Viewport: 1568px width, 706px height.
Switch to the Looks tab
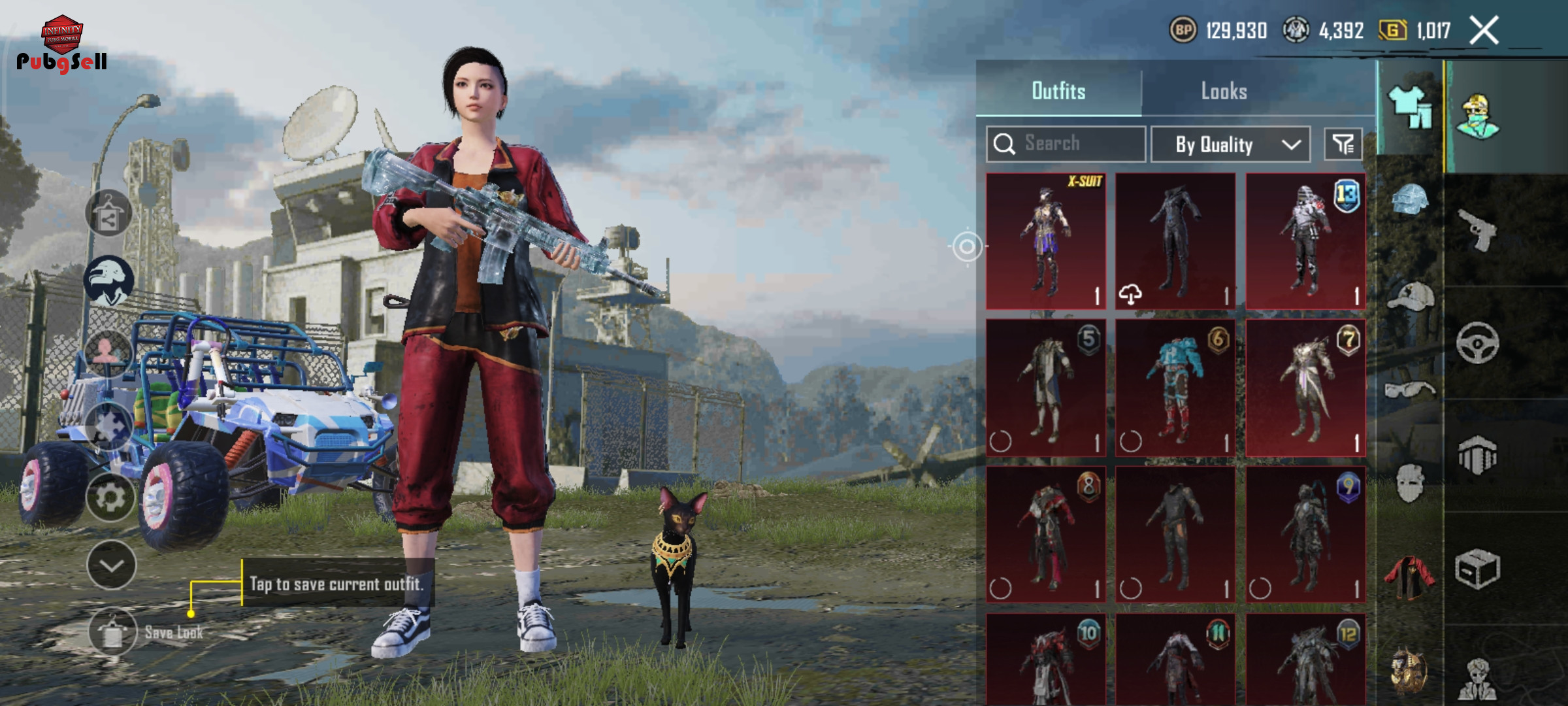(1224, 91)
